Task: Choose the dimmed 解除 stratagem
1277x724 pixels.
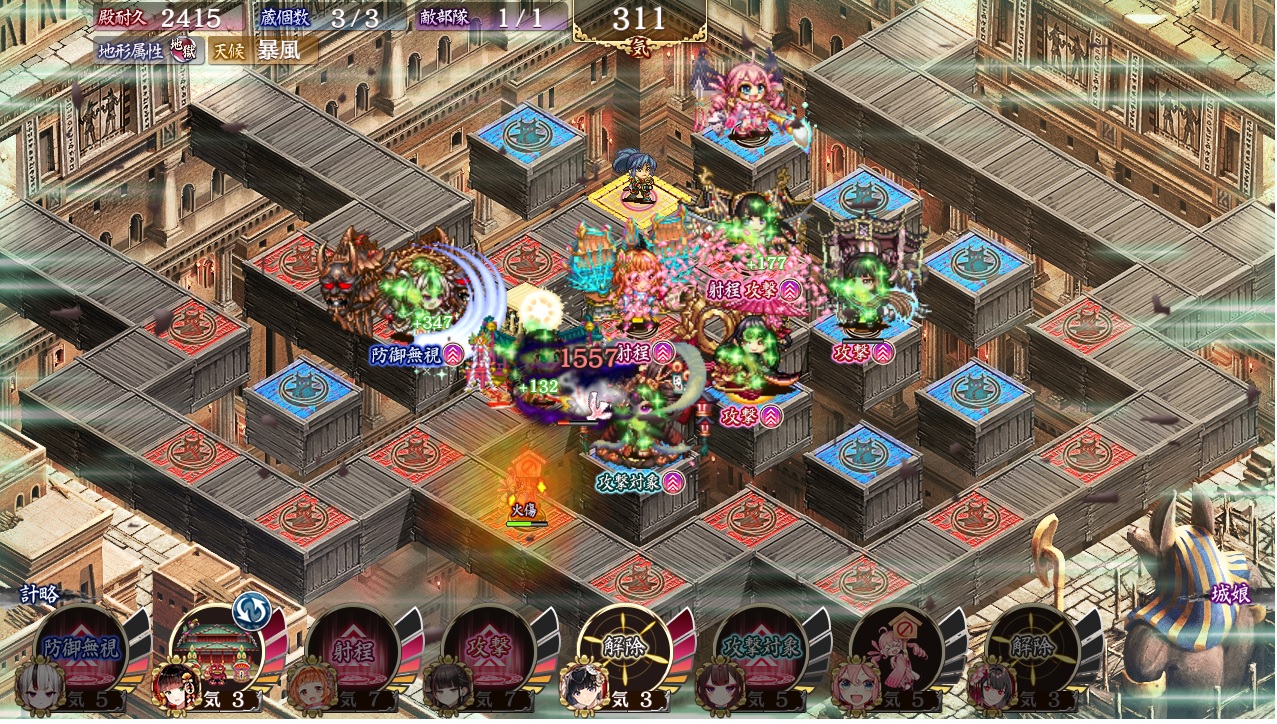Action: click(x=1033, y=648)
